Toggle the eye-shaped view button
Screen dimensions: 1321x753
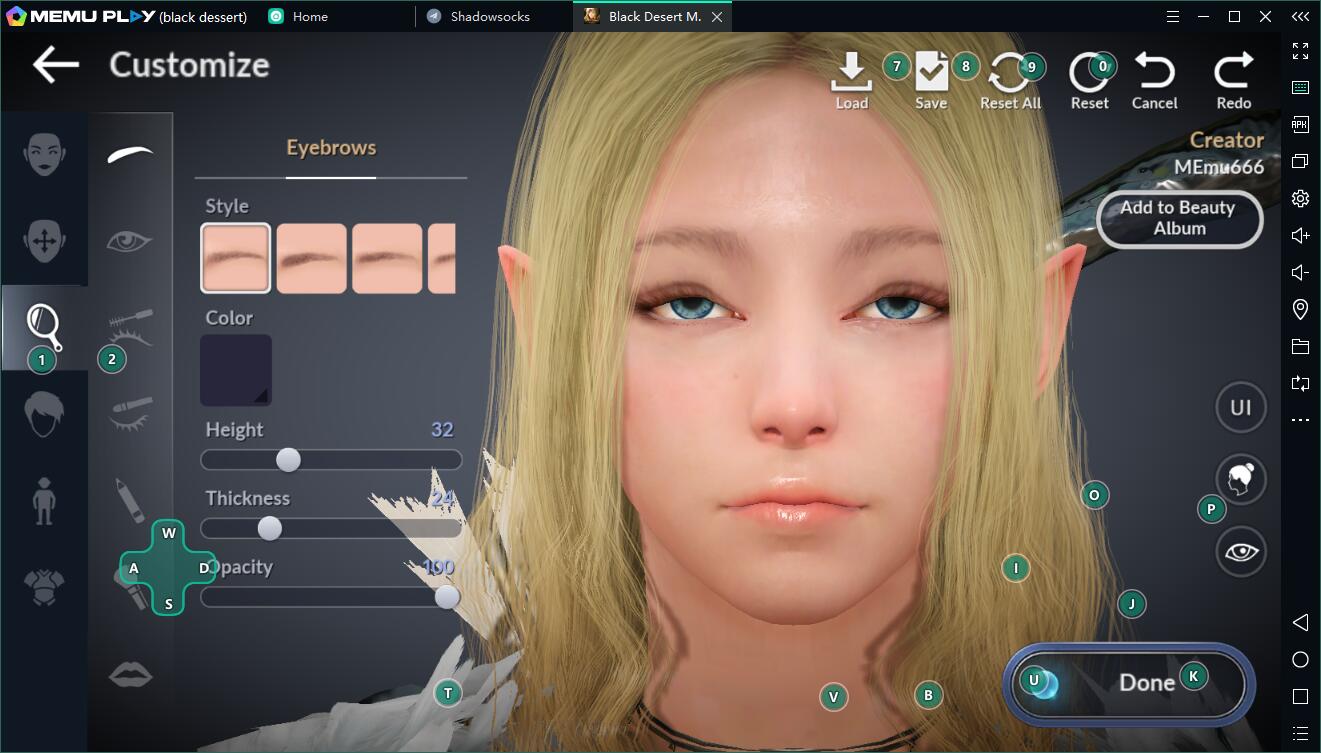(x=1240, y=552)
